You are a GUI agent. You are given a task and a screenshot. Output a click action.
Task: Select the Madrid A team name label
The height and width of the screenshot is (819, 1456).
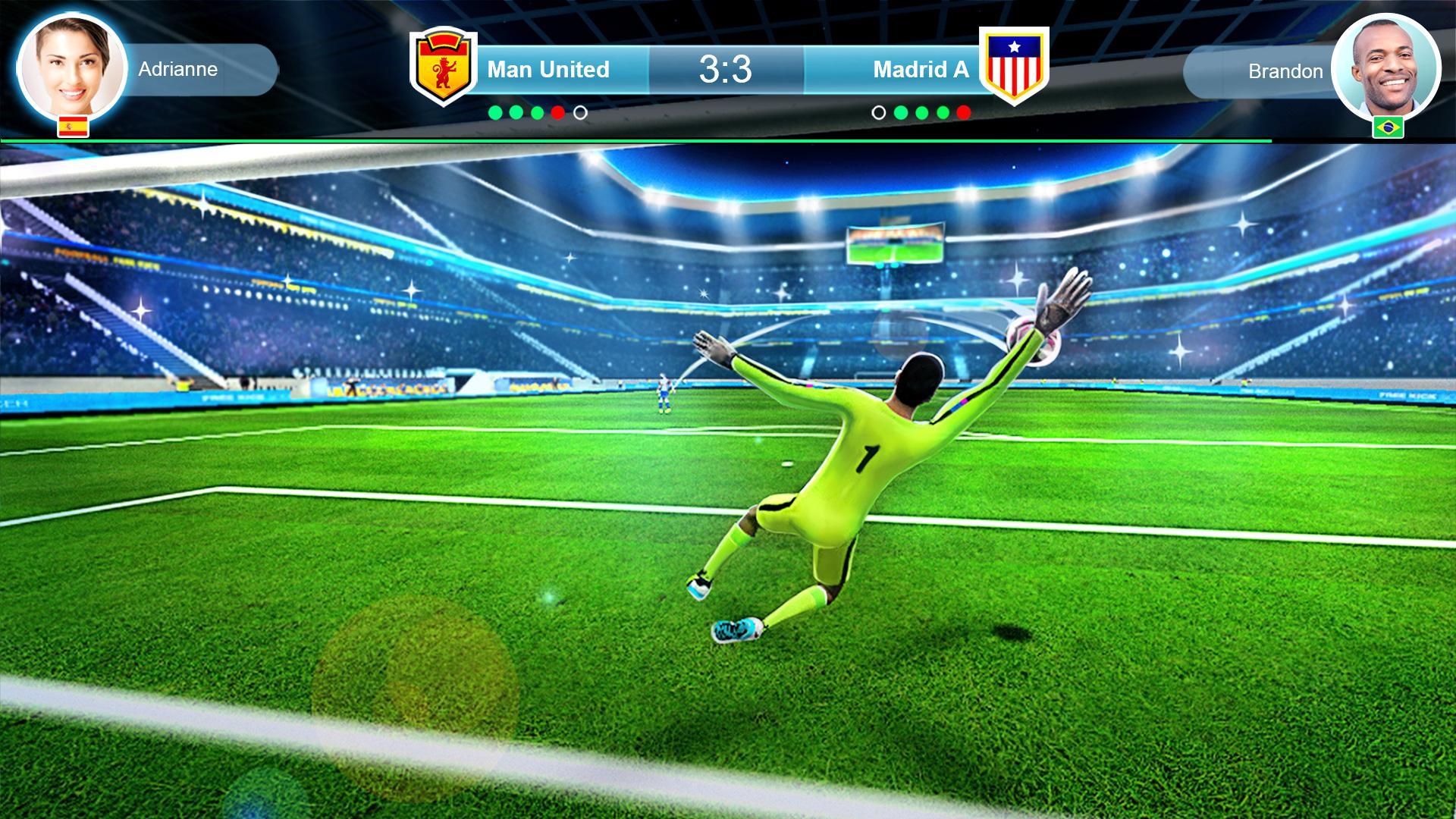[x=921, y=69]
